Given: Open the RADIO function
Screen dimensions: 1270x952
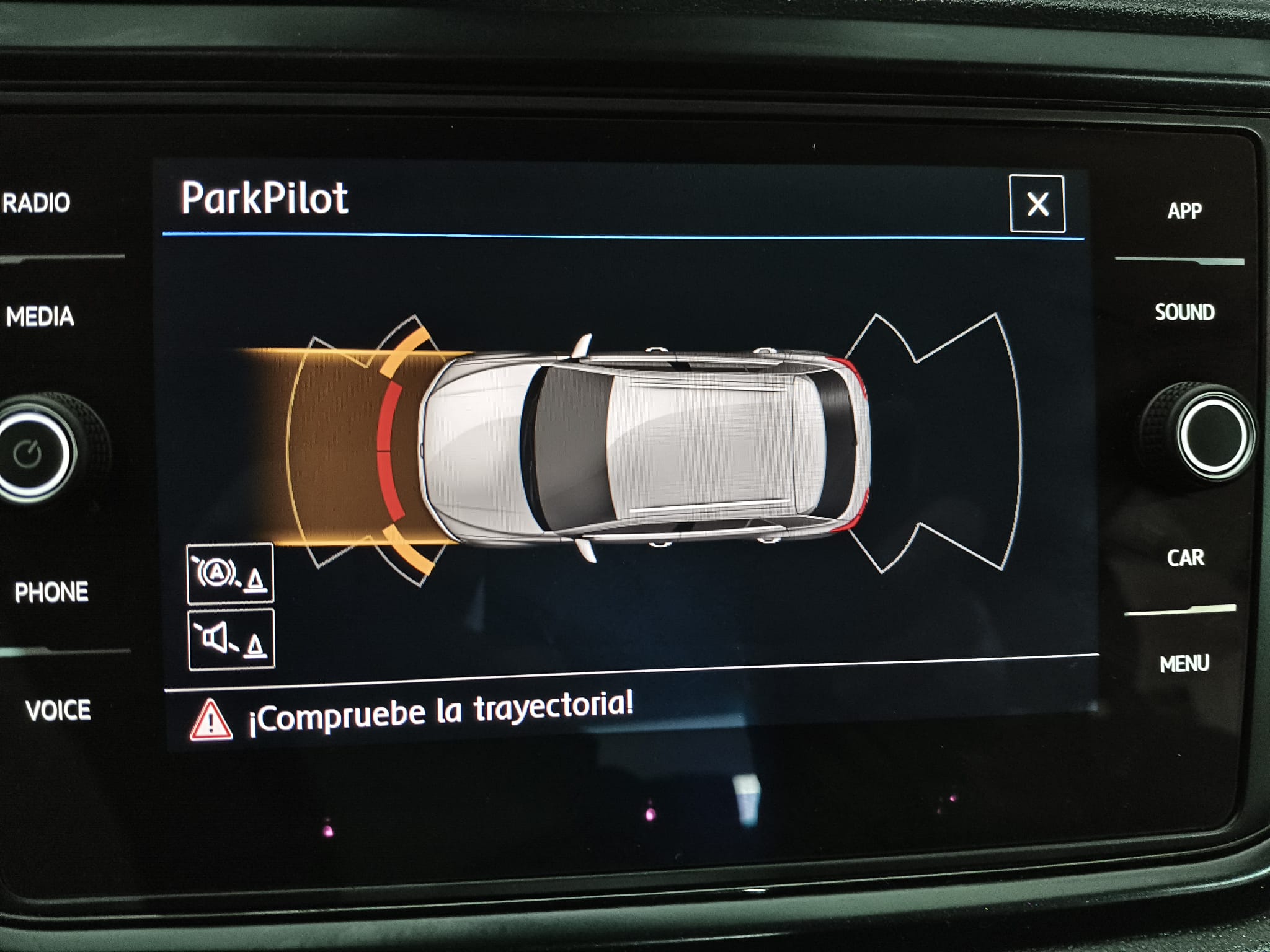Looking at the screenshot, I should 37,203.
